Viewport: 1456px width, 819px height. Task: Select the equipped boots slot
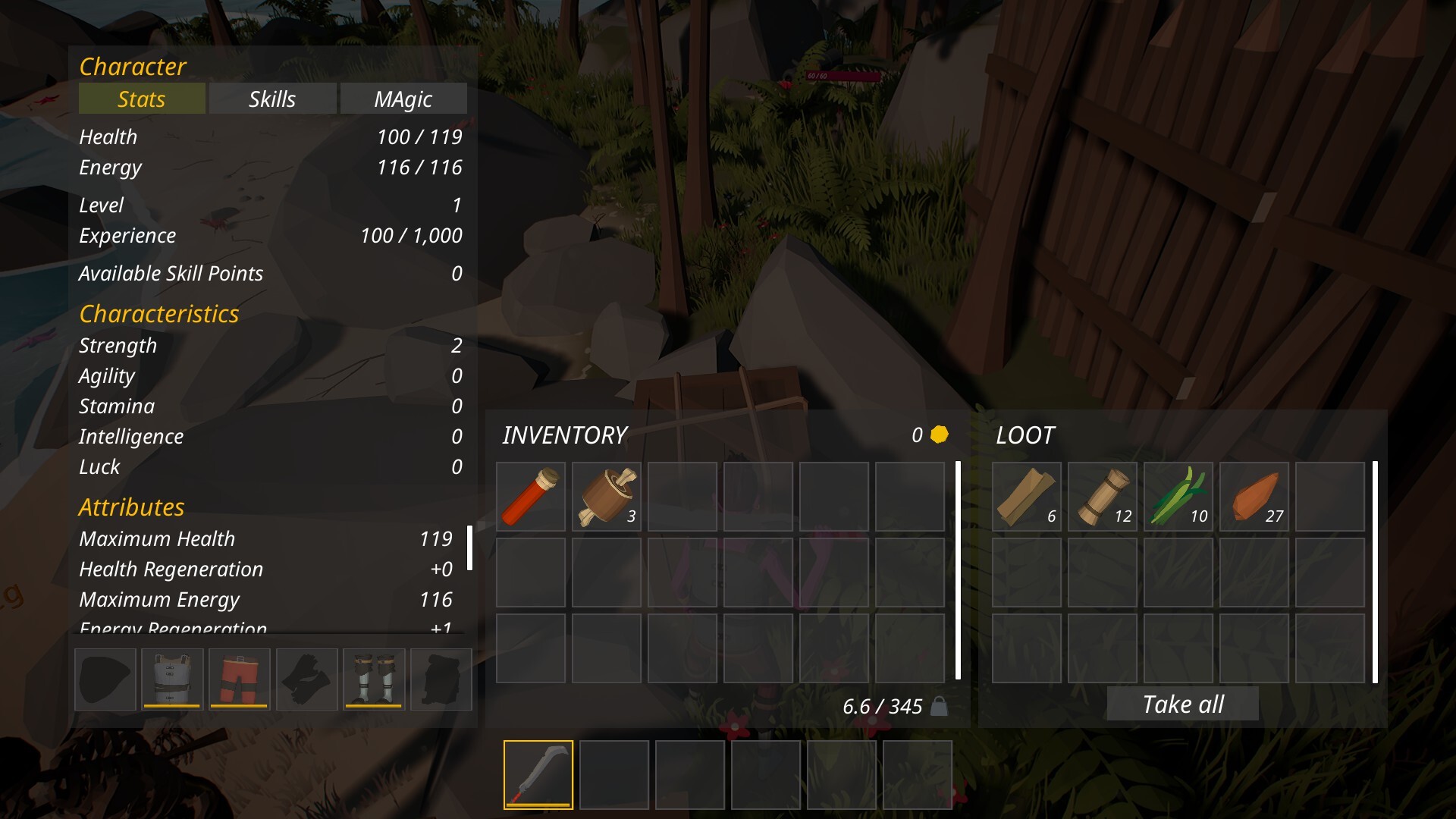click(374, 679)
